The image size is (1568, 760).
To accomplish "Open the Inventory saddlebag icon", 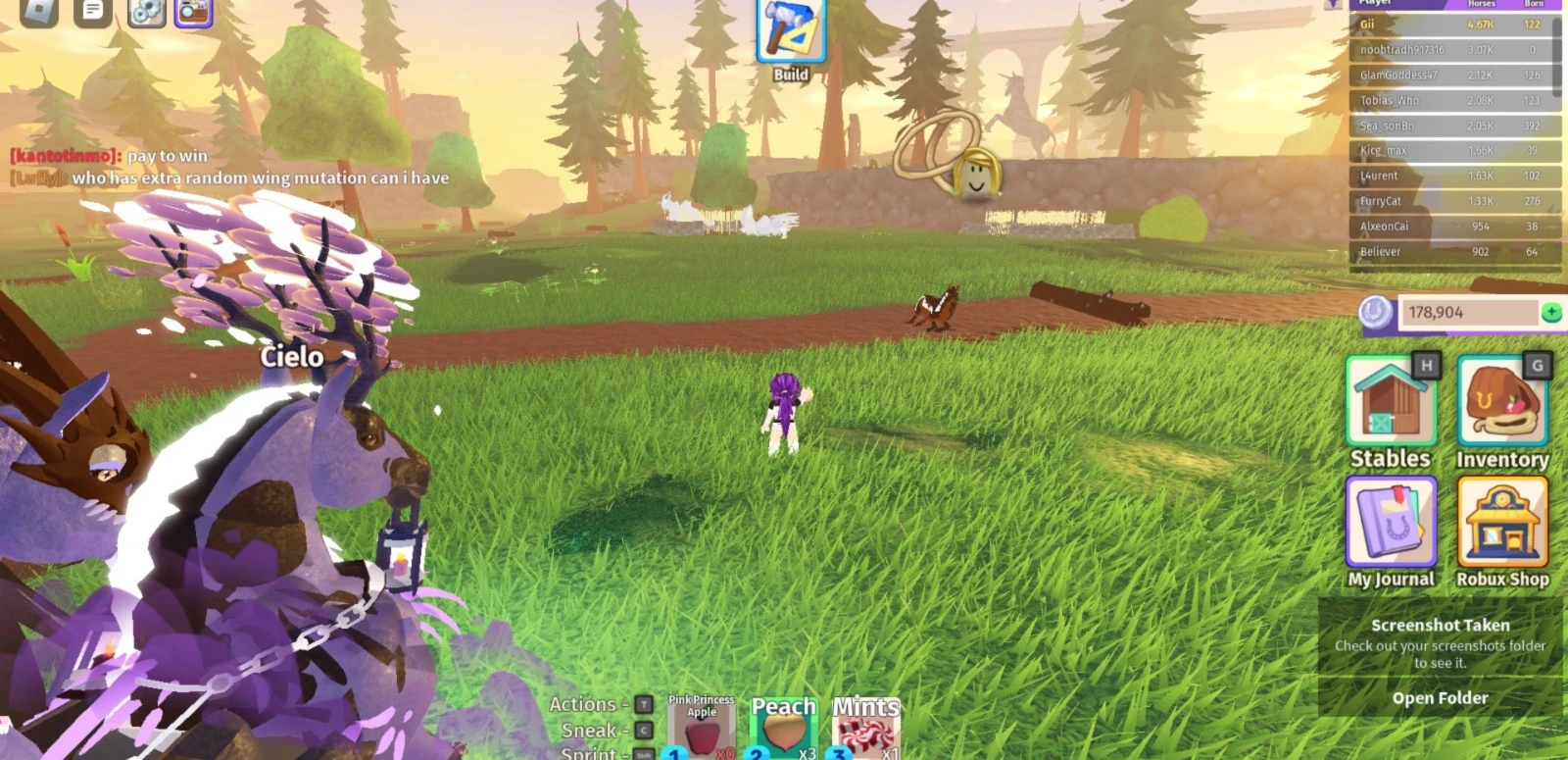I will click(x=1504, y=402).
